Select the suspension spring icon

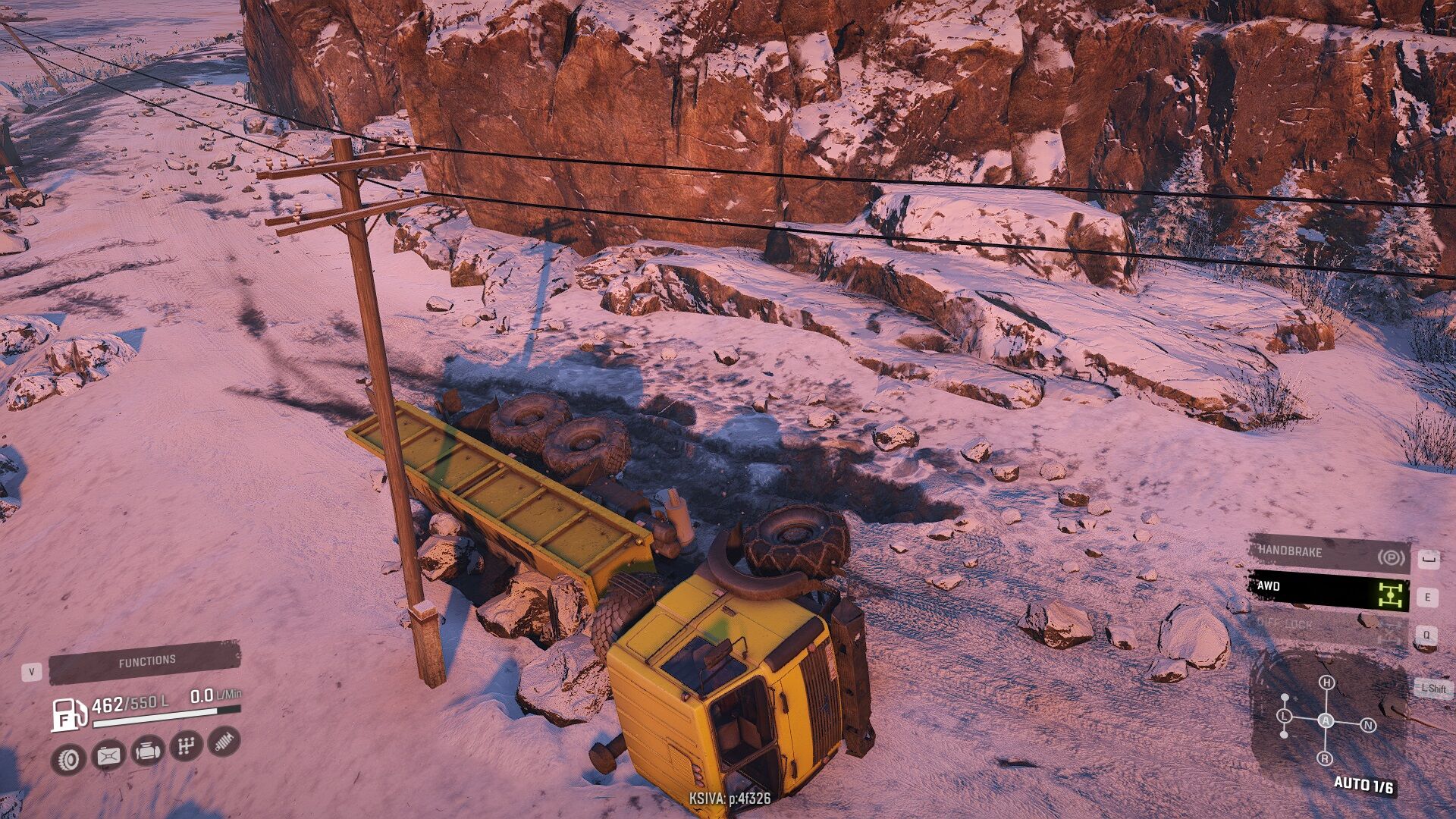pyautogui.click(x=224, y=741)
